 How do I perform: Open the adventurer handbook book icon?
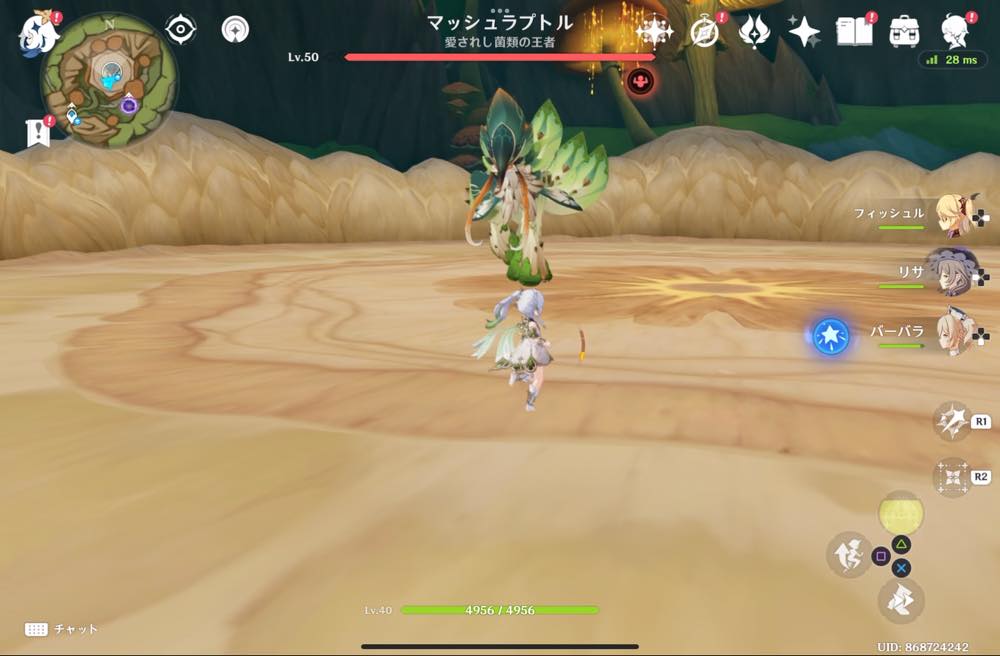tap(855, 32)
